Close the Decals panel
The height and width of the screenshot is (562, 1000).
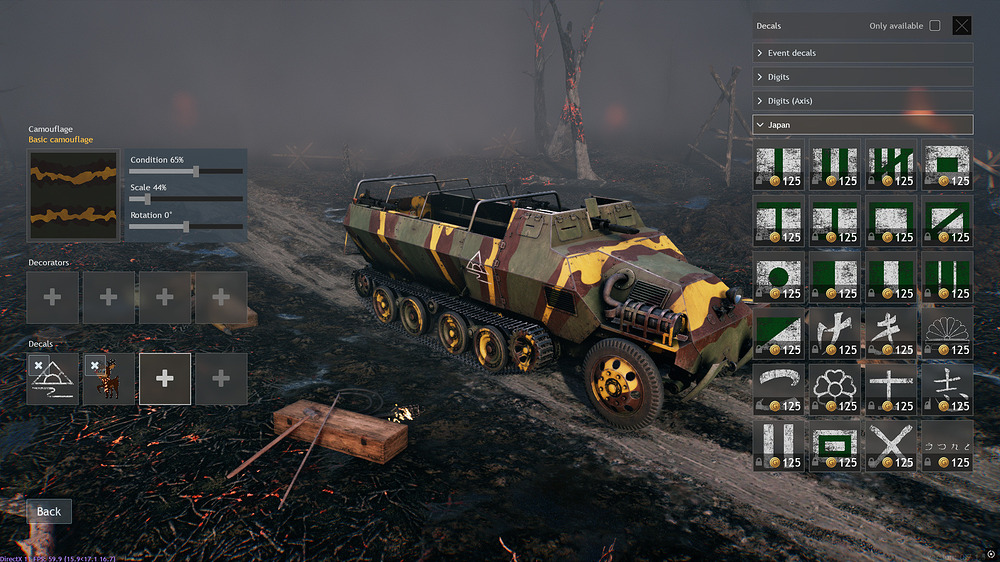click(962, 26)
